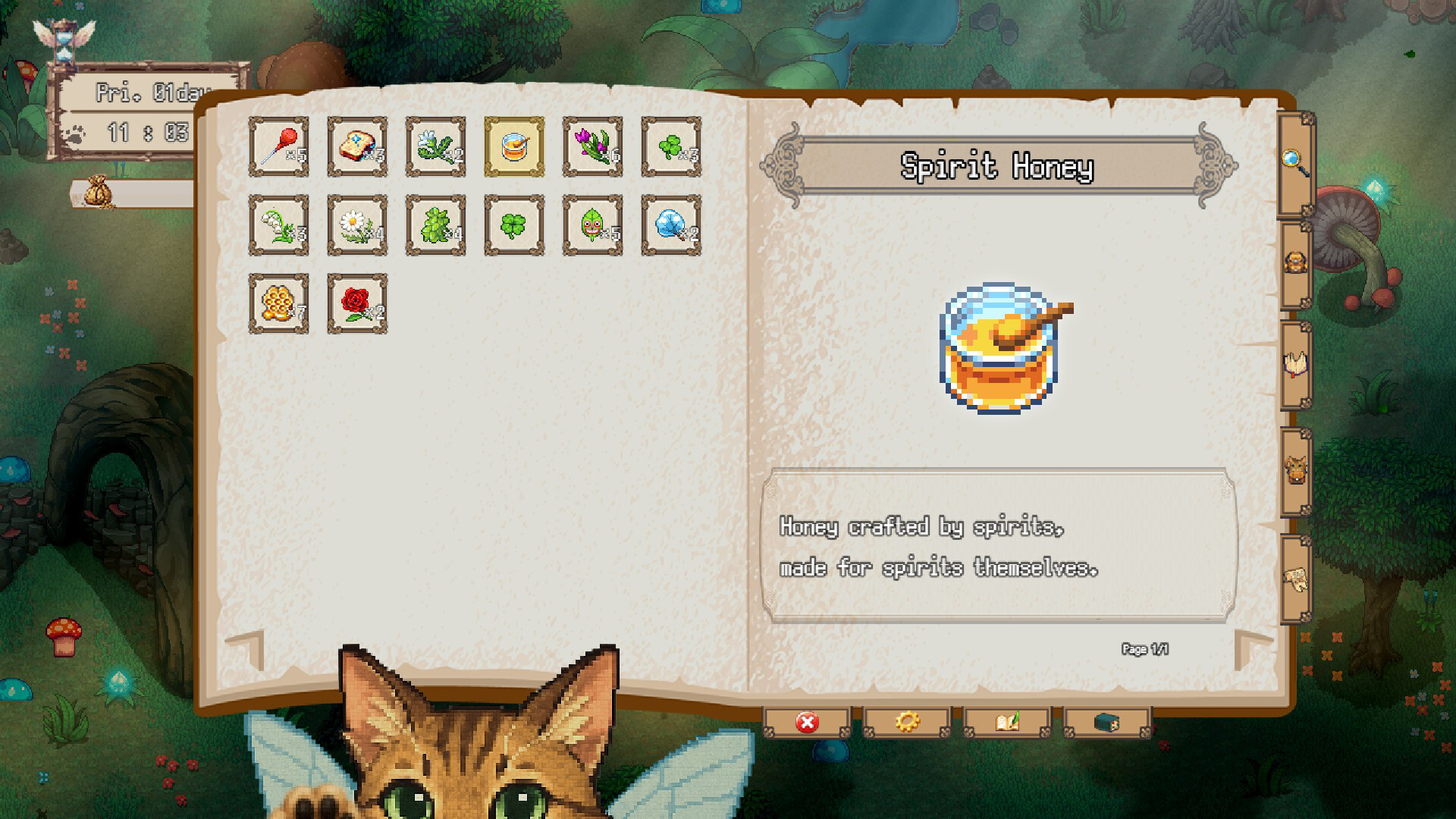Select the toast sandwich item
This screenshot has width=1456, height=819.
pyautogui.click(x=358, y=148)
